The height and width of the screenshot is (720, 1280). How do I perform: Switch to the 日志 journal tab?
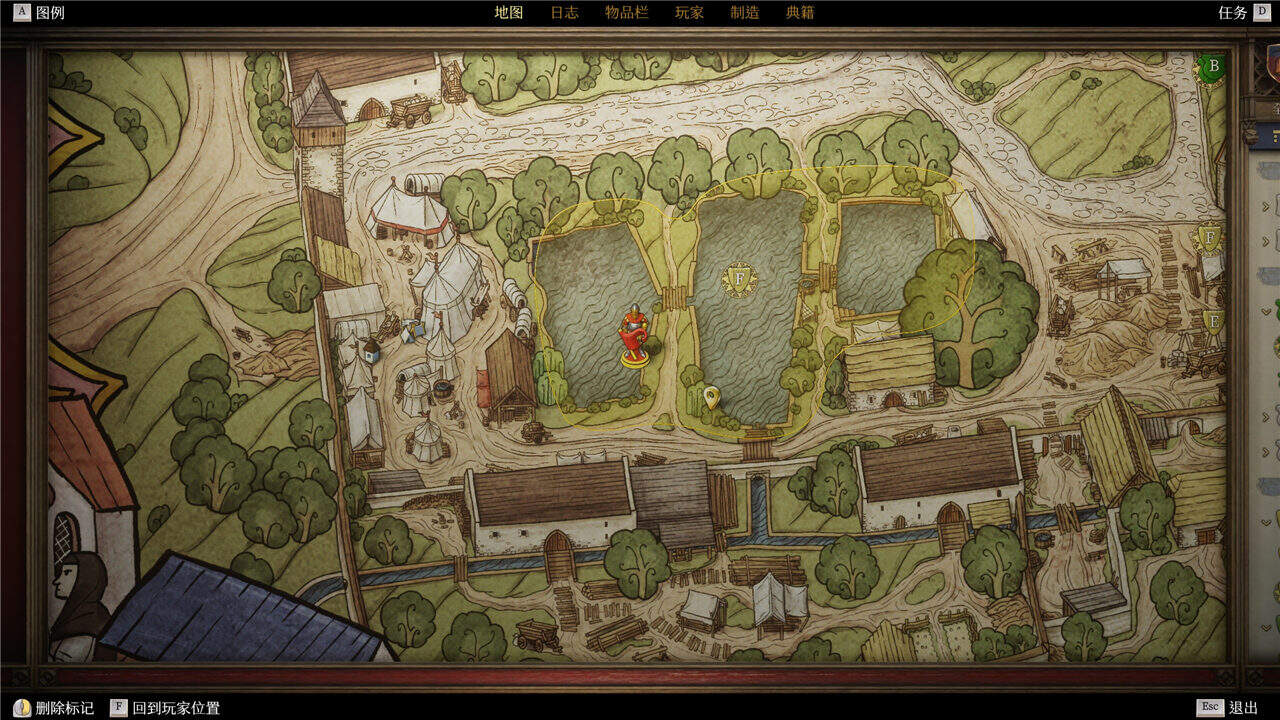pos(564,13)
